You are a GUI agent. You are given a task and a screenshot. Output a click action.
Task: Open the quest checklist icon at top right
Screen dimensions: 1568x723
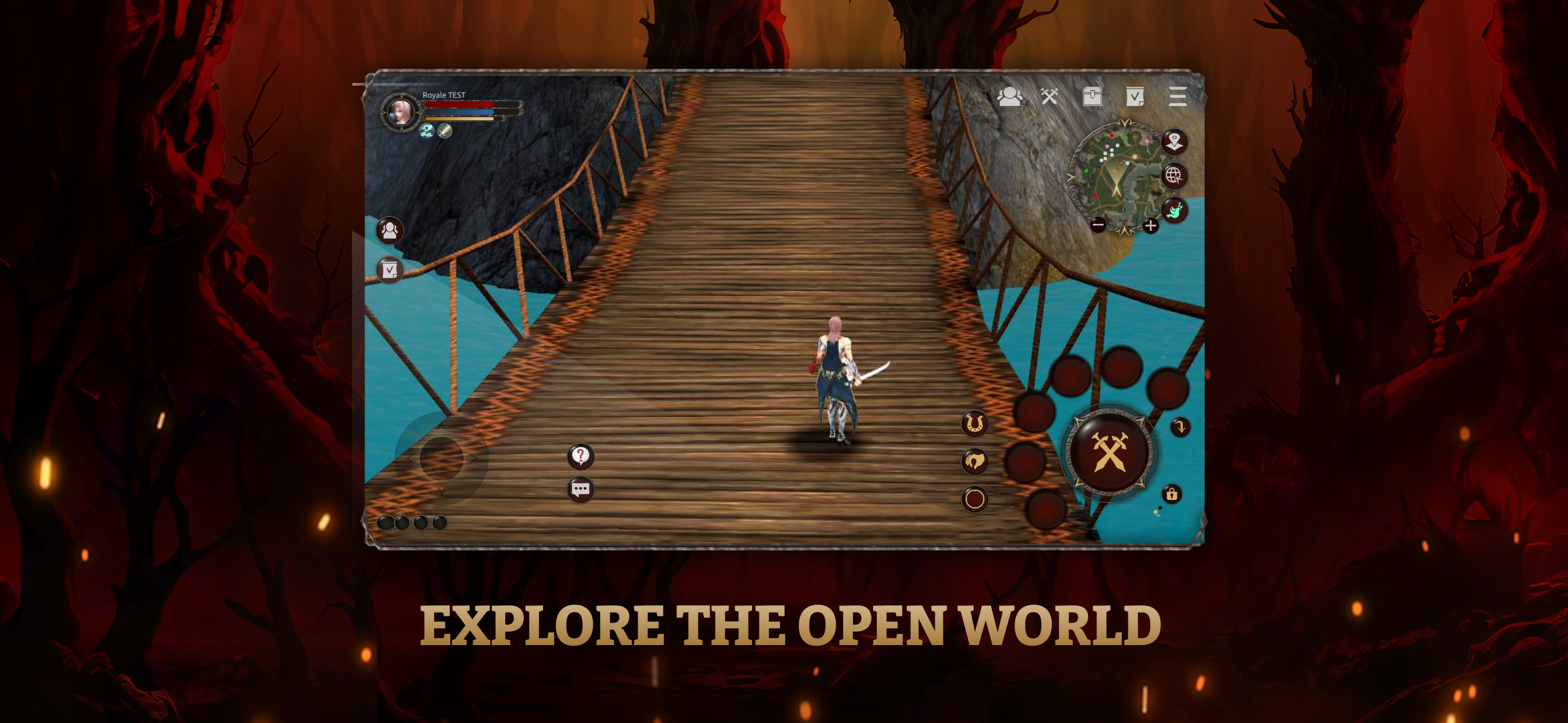(1136, 98)
